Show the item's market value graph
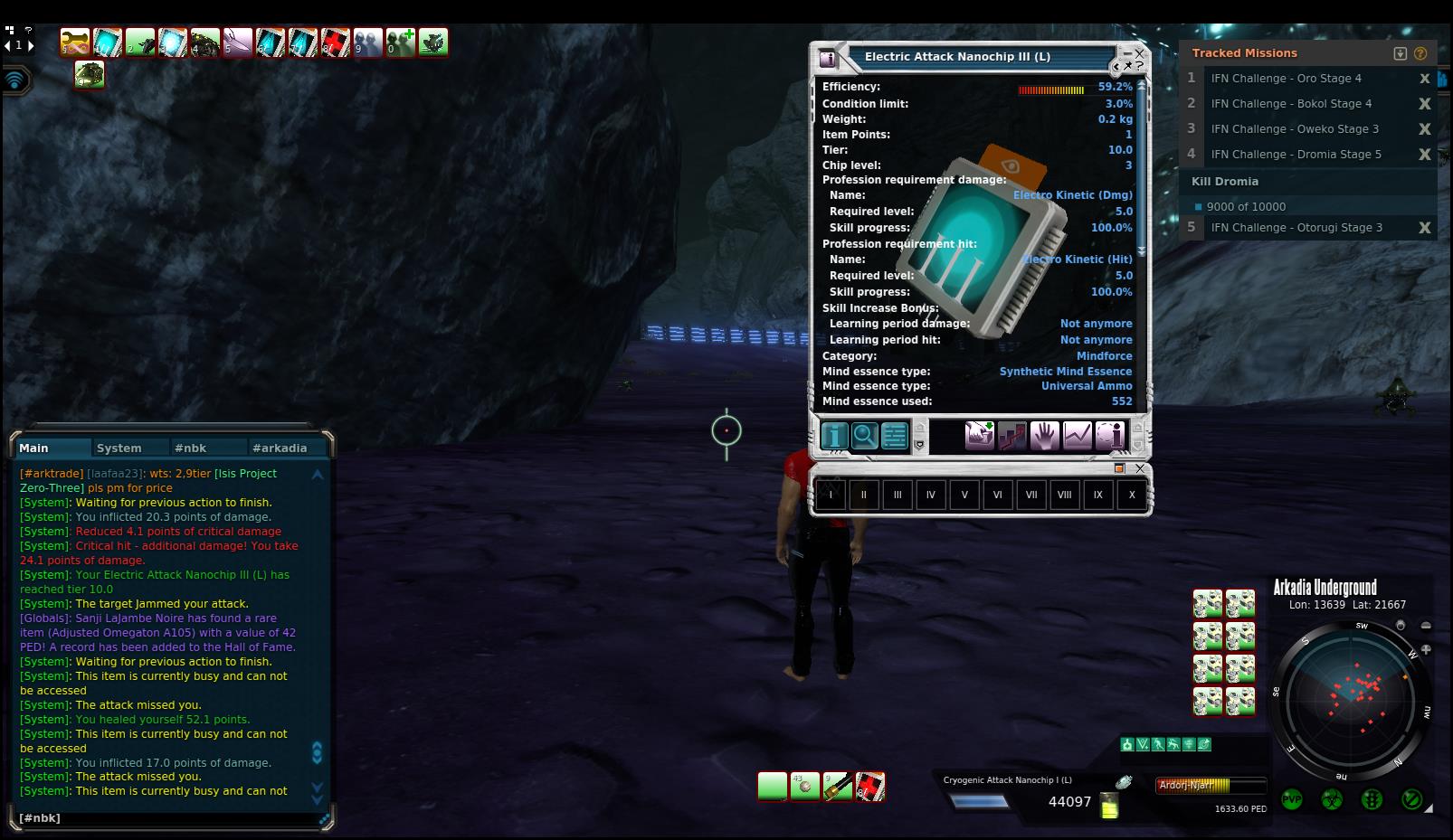Viewport: 1453px width, 840px height. [x=1077, y=436]
